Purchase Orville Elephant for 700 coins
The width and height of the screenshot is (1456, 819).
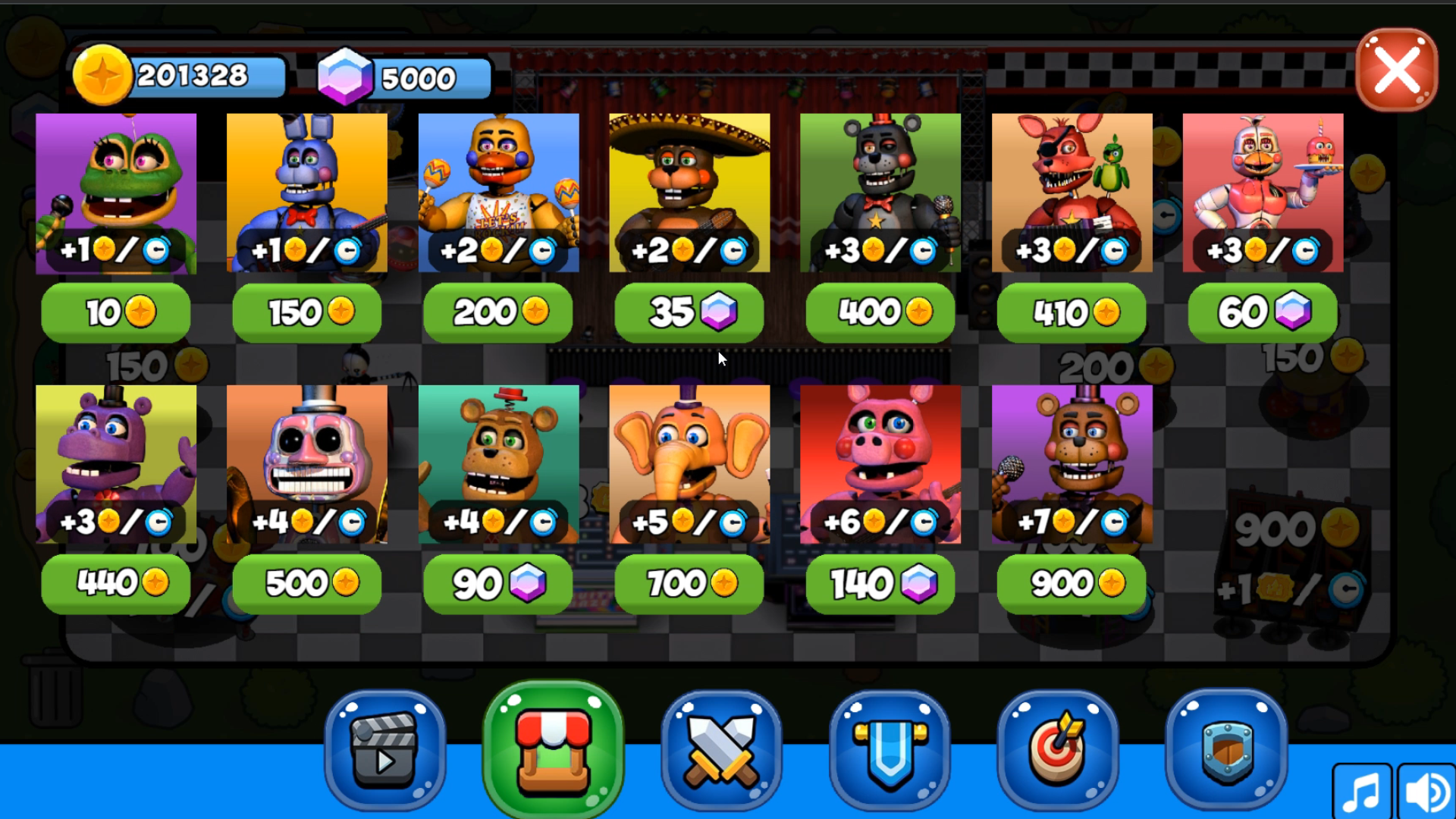coord(689,583)
